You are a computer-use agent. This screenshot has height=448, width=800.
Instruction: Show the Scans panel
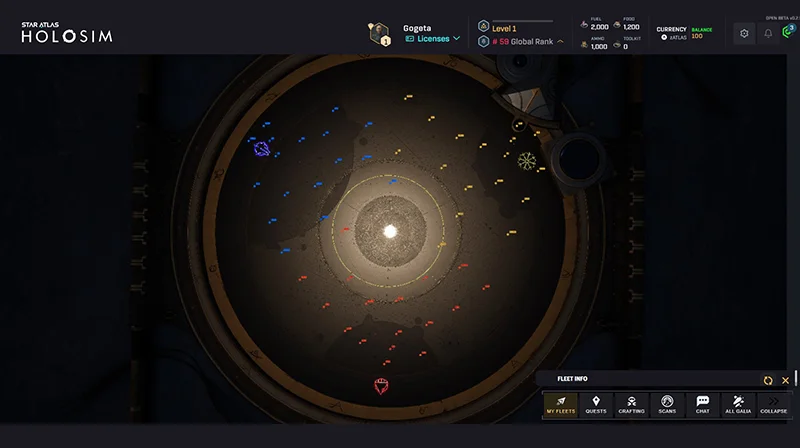click(x=667, y=404)
